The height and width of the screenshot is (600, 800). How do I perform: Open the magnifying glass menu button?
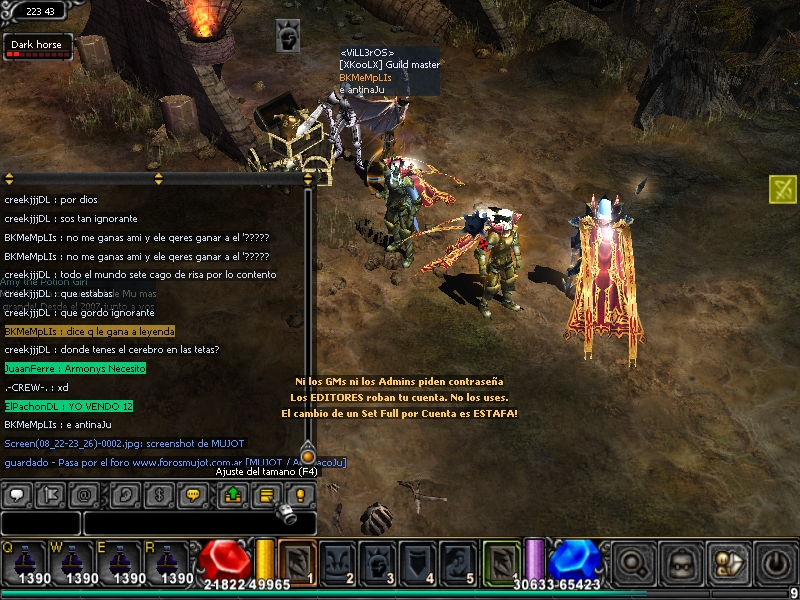click(x=632, y=562)
